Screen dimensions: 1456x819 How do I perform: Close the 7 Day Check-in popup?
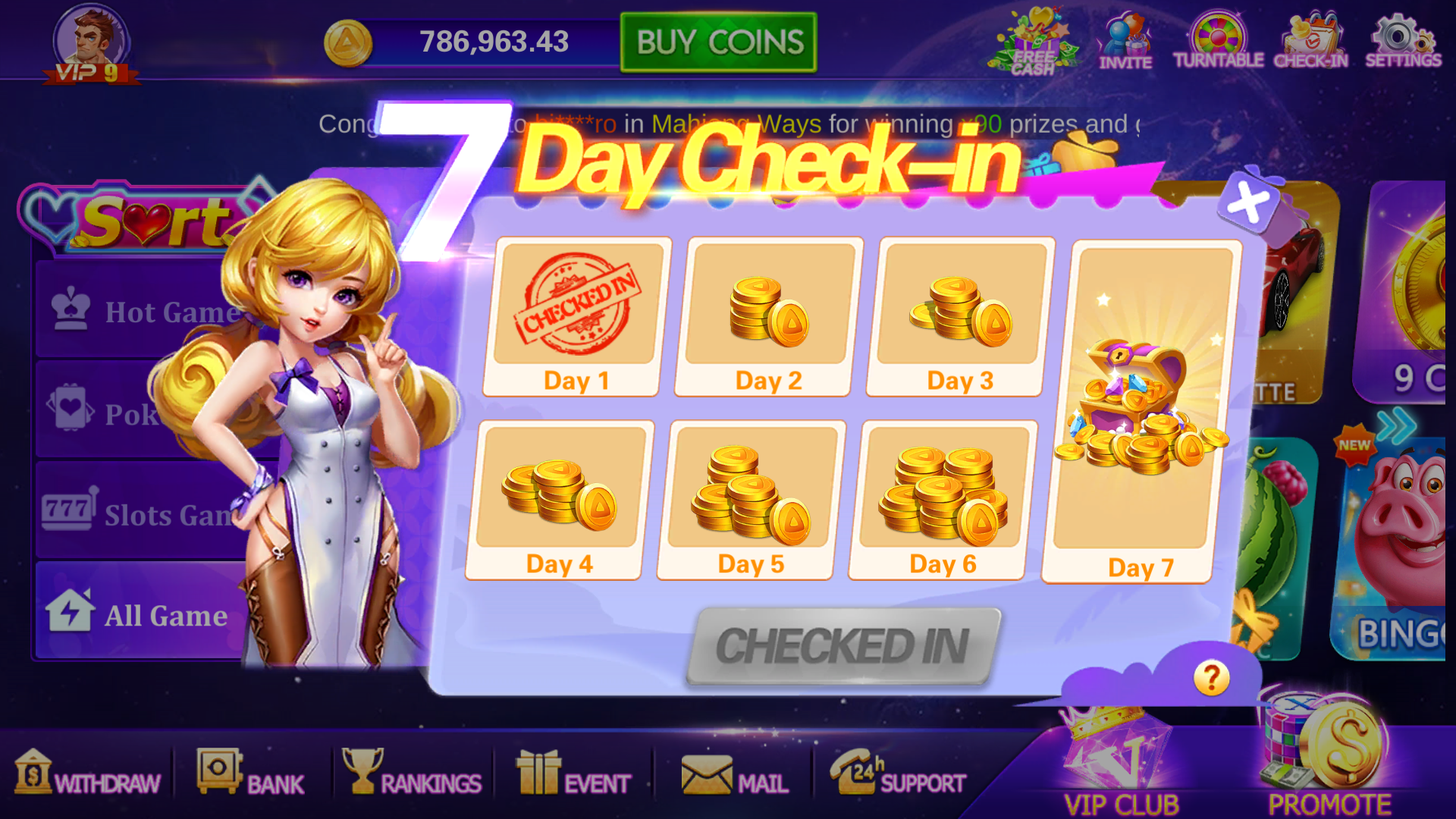(x=1248, y=202)
